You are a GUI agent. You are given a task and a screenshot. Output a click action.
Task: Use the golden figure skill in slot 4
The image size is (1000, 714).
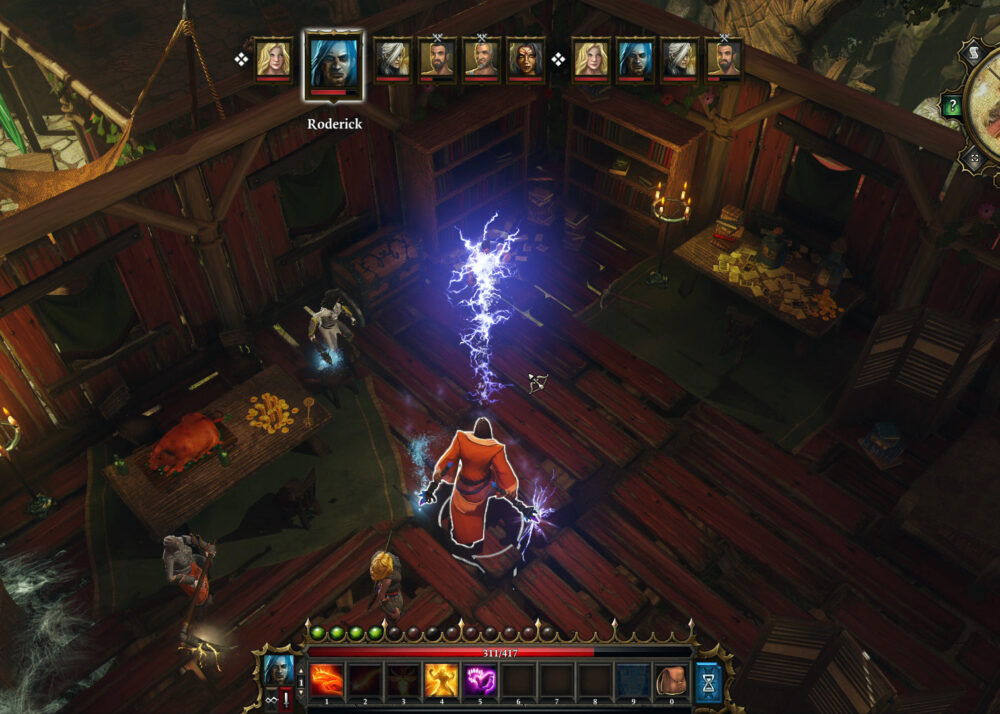[x=442, y=680]
